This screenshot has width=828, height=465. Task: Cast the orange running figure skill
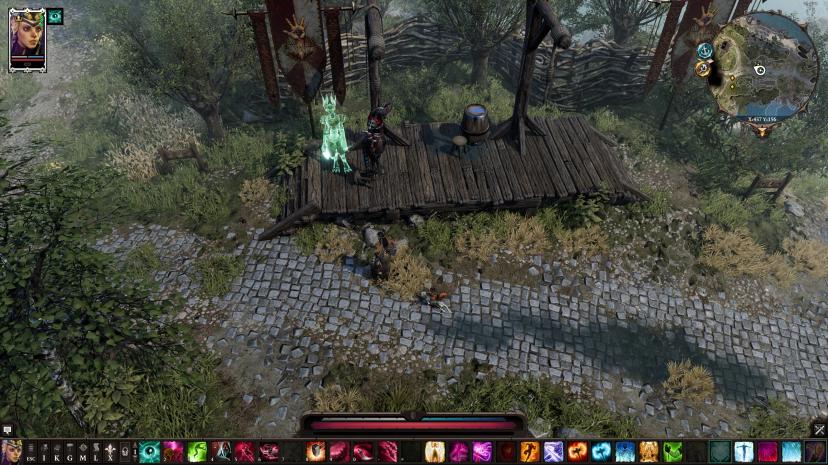click(x=530, y=451)
